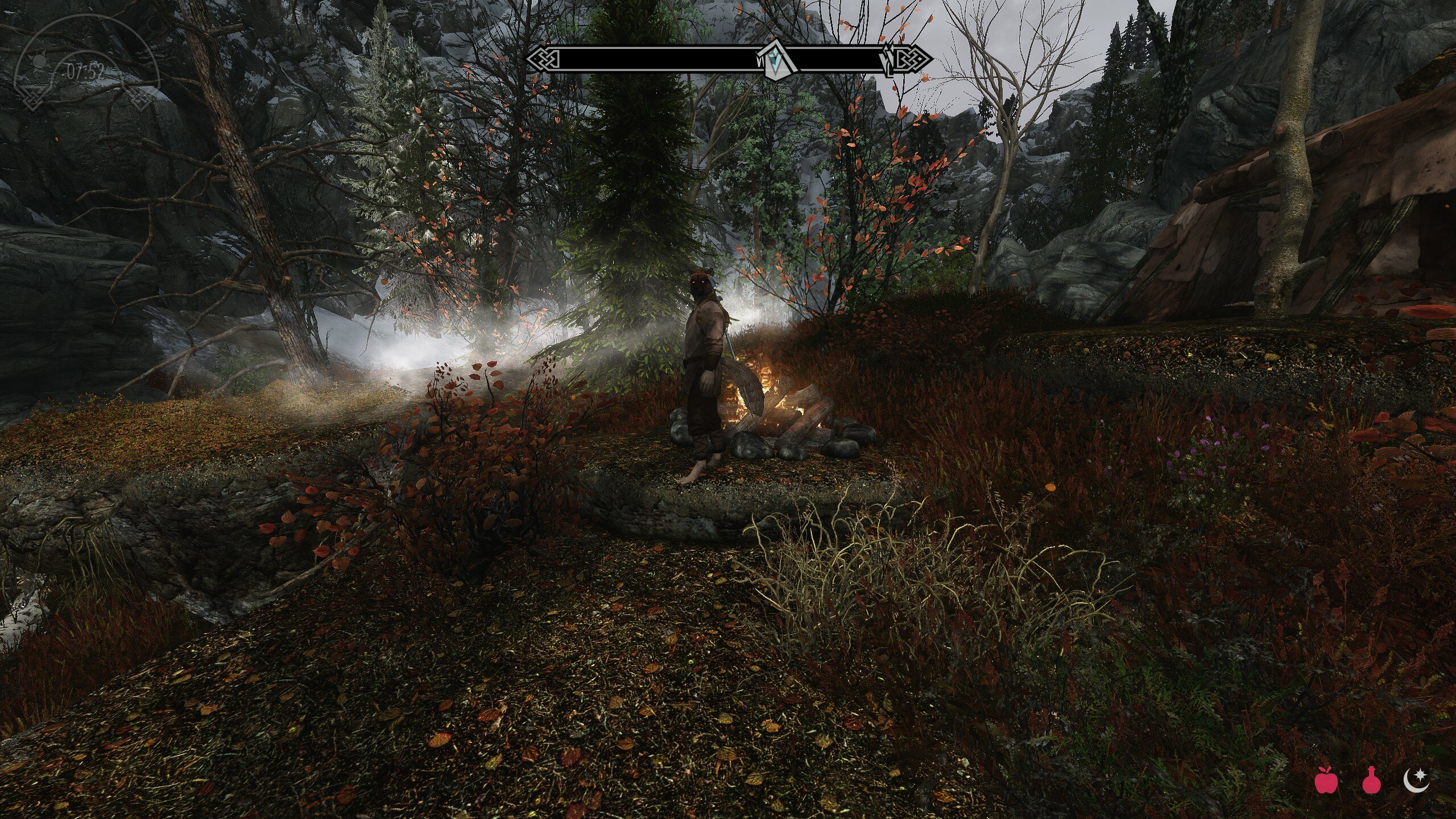1456x819 pixels.
Task: Select the quest marker on the compass
Action: click(777, 59)
